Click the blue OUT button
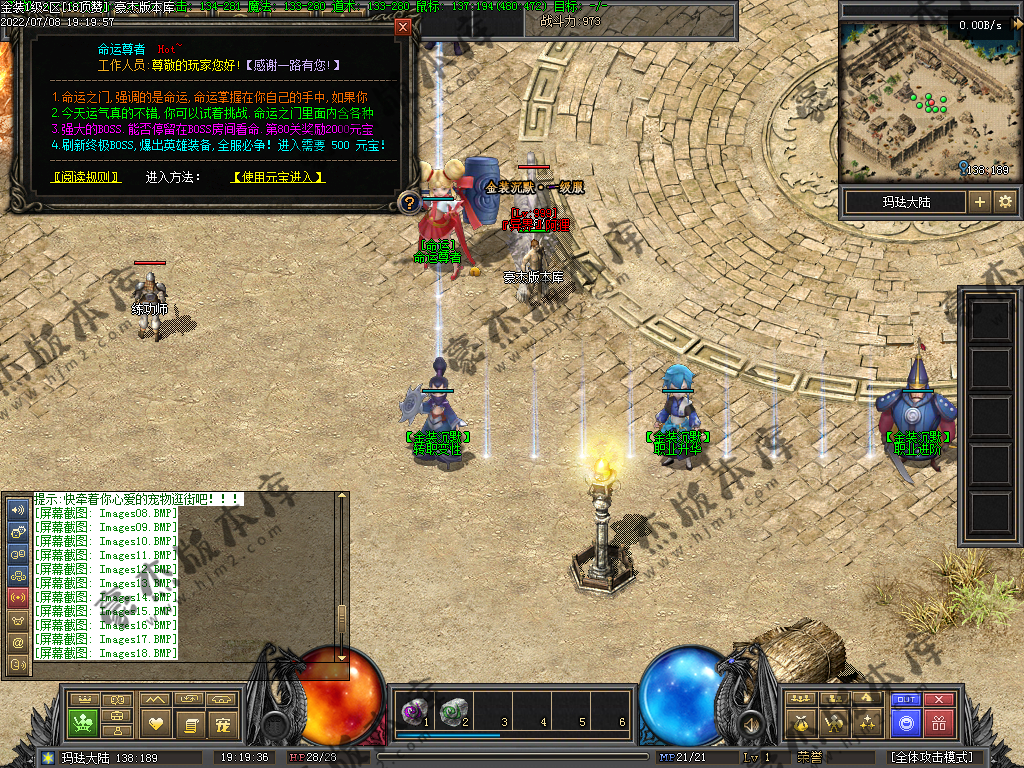 (905, 700)
